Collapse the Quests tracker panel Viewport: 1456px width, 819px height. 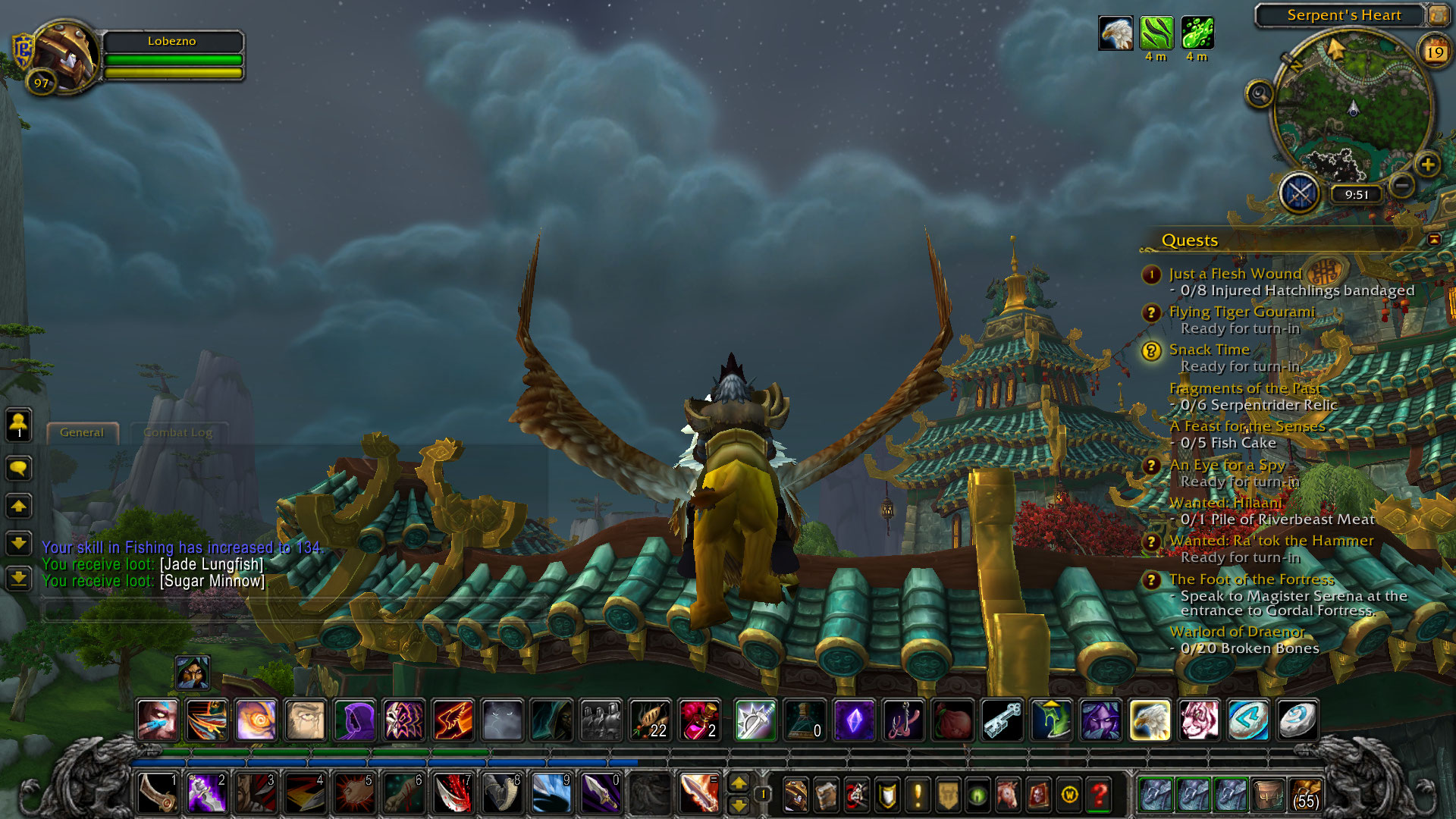(1434, 240)
